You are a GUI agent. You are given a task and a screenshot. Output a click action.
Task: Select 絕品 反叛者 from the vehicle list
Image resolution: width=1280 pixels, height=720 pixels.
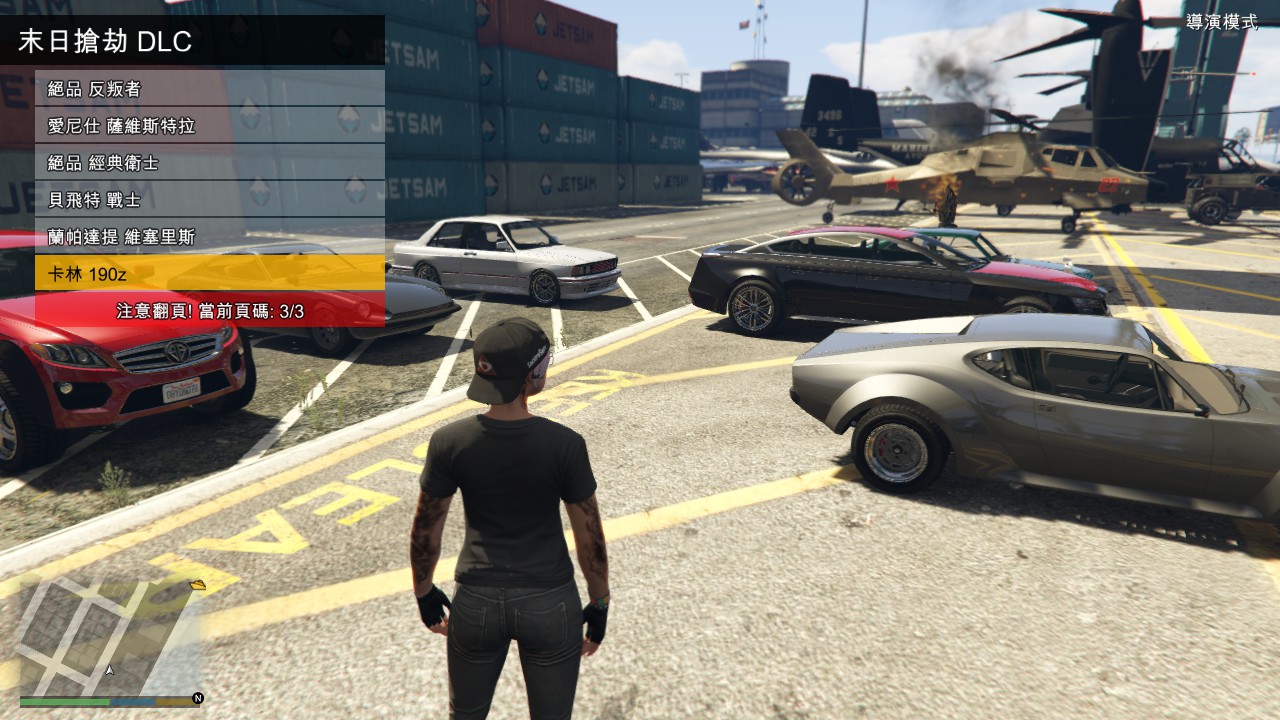210,89
